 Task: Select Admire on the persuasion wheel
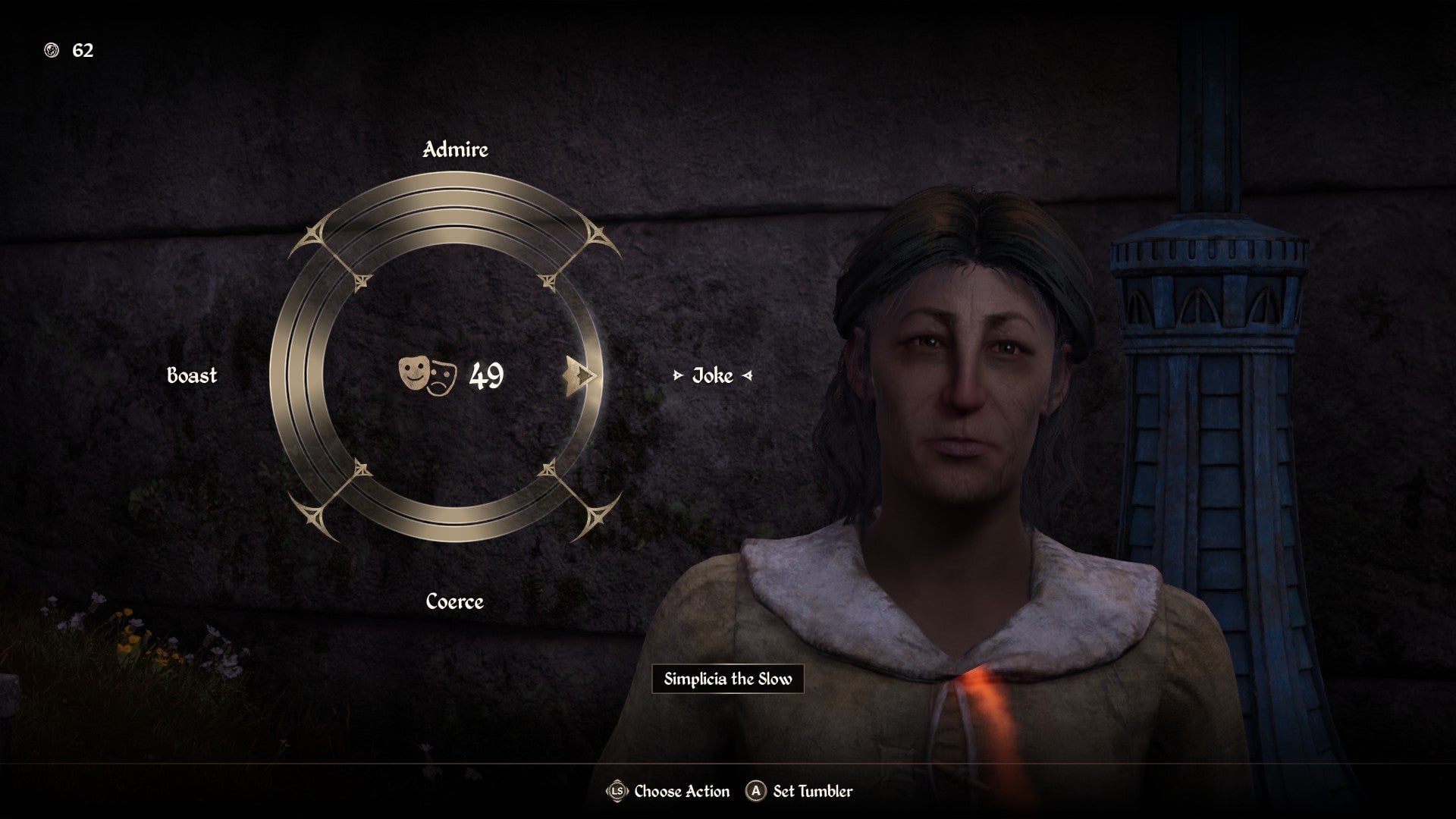pyautogui.click(x=454, y=150)
